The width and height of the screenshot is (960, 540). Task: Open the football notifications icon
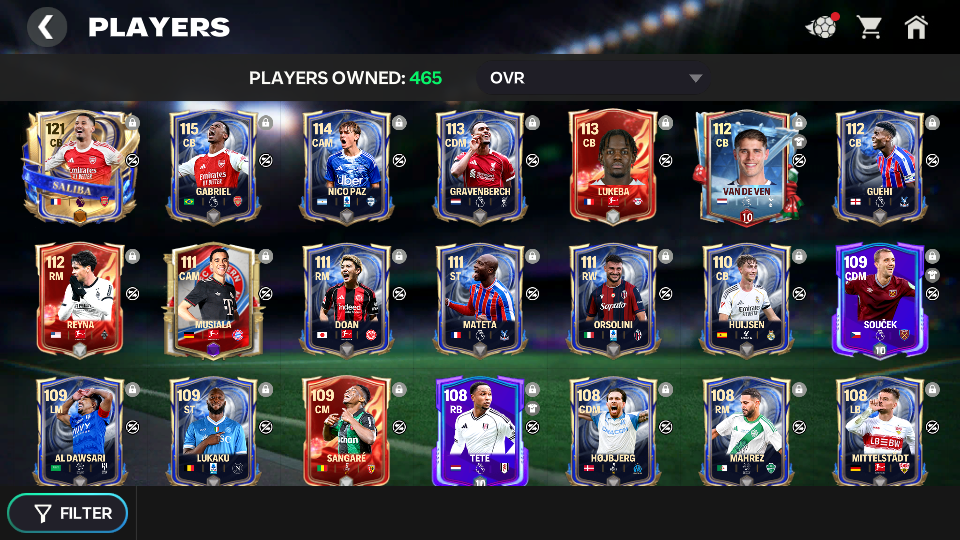pyautogui.click(x=820, y=27)
